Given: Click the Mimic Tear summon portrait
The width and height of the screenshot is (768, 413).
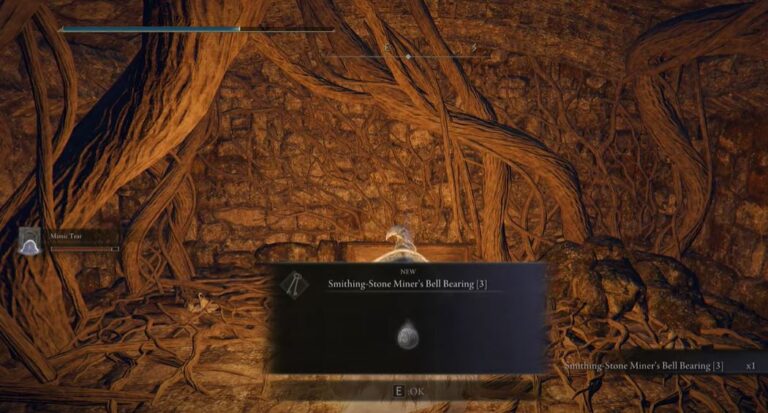Looking at the screenshot, I should coord(30,240).
